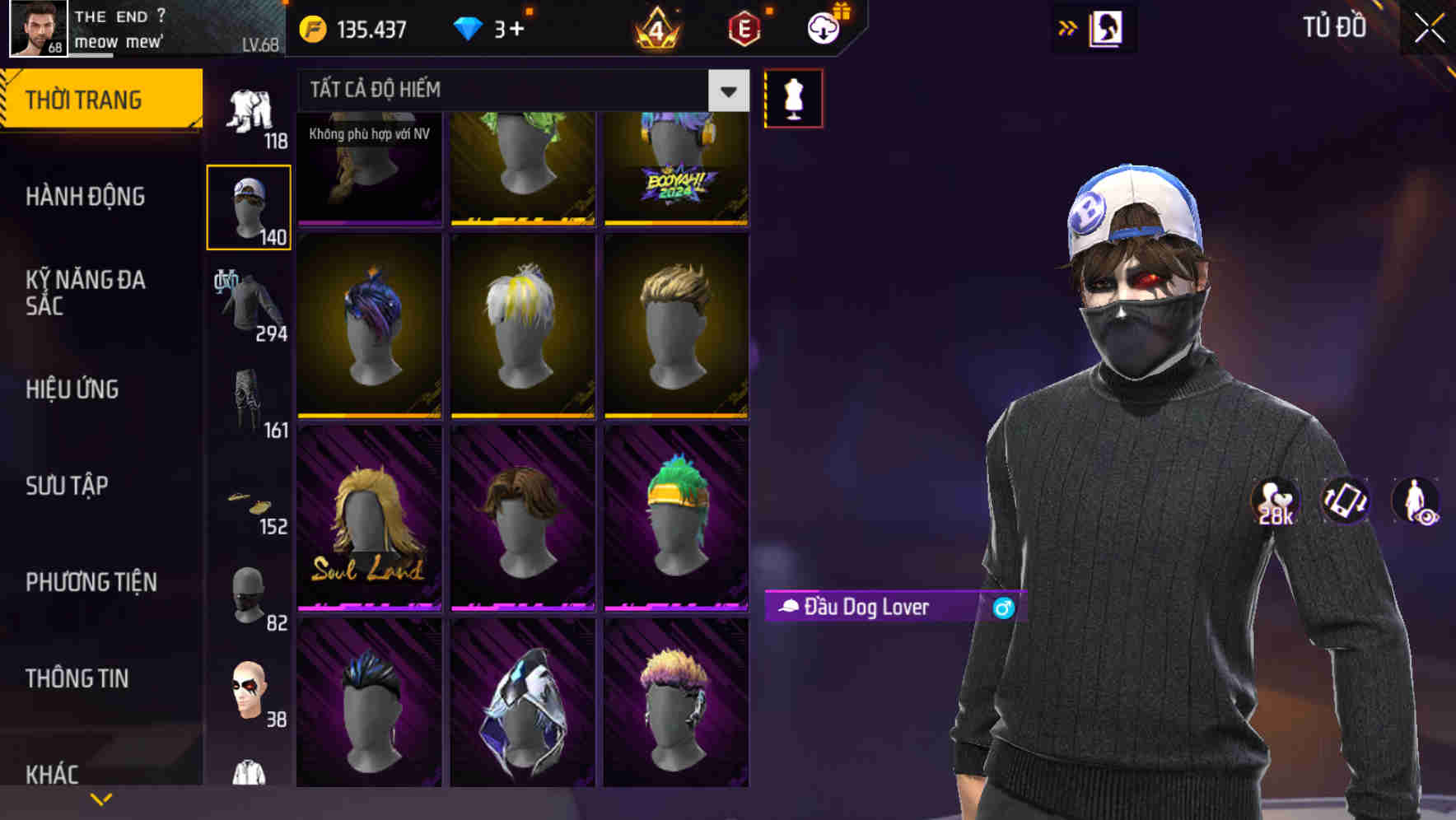1456x820 pixels.
Task: Click the 28k likes icon near the character
Action: 1273,501
